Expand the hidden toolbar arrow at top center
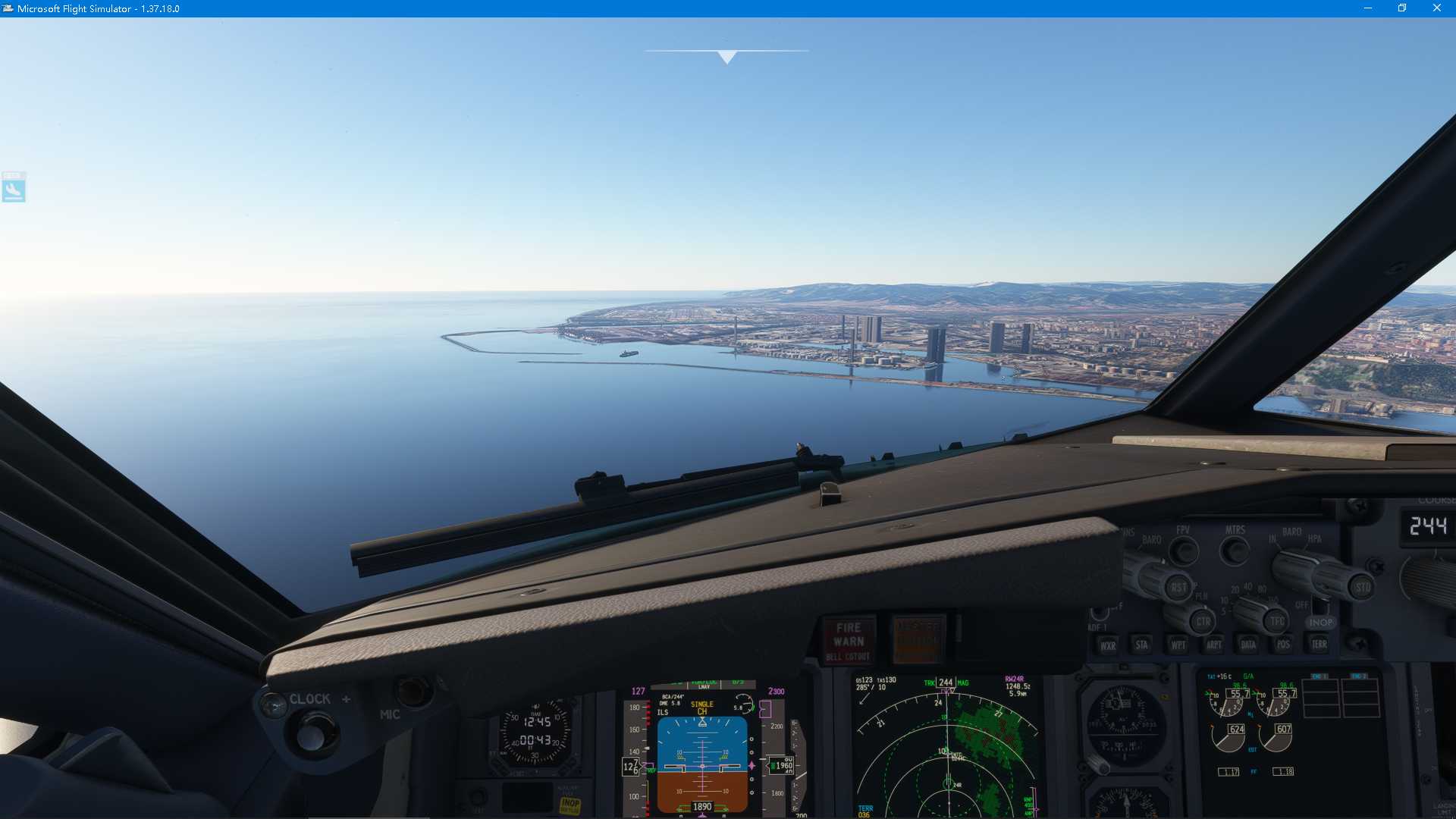 tap(727, 55)
